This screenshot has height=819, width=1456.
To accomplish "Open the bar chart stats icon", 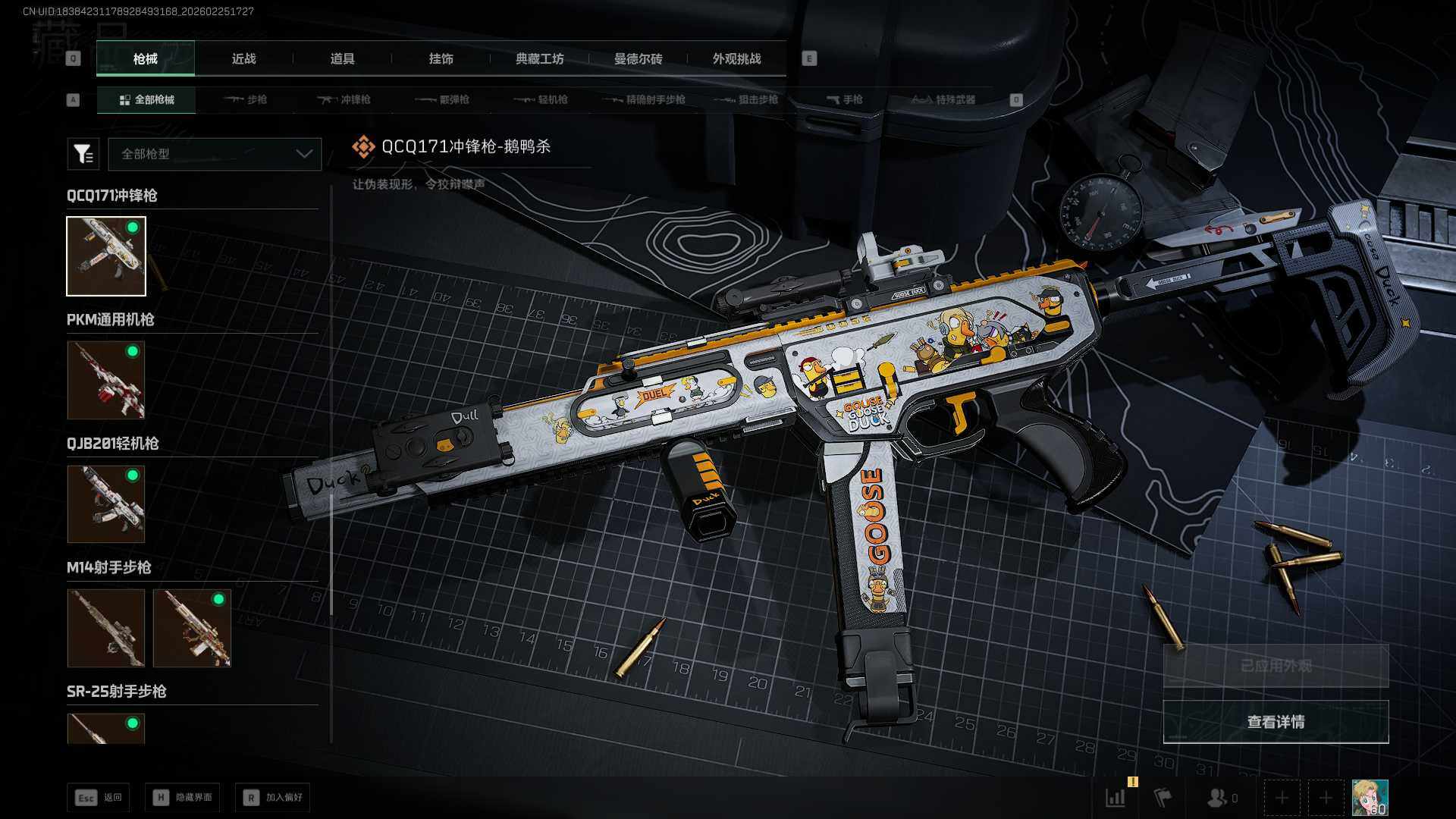I will tap(1116, 798).
